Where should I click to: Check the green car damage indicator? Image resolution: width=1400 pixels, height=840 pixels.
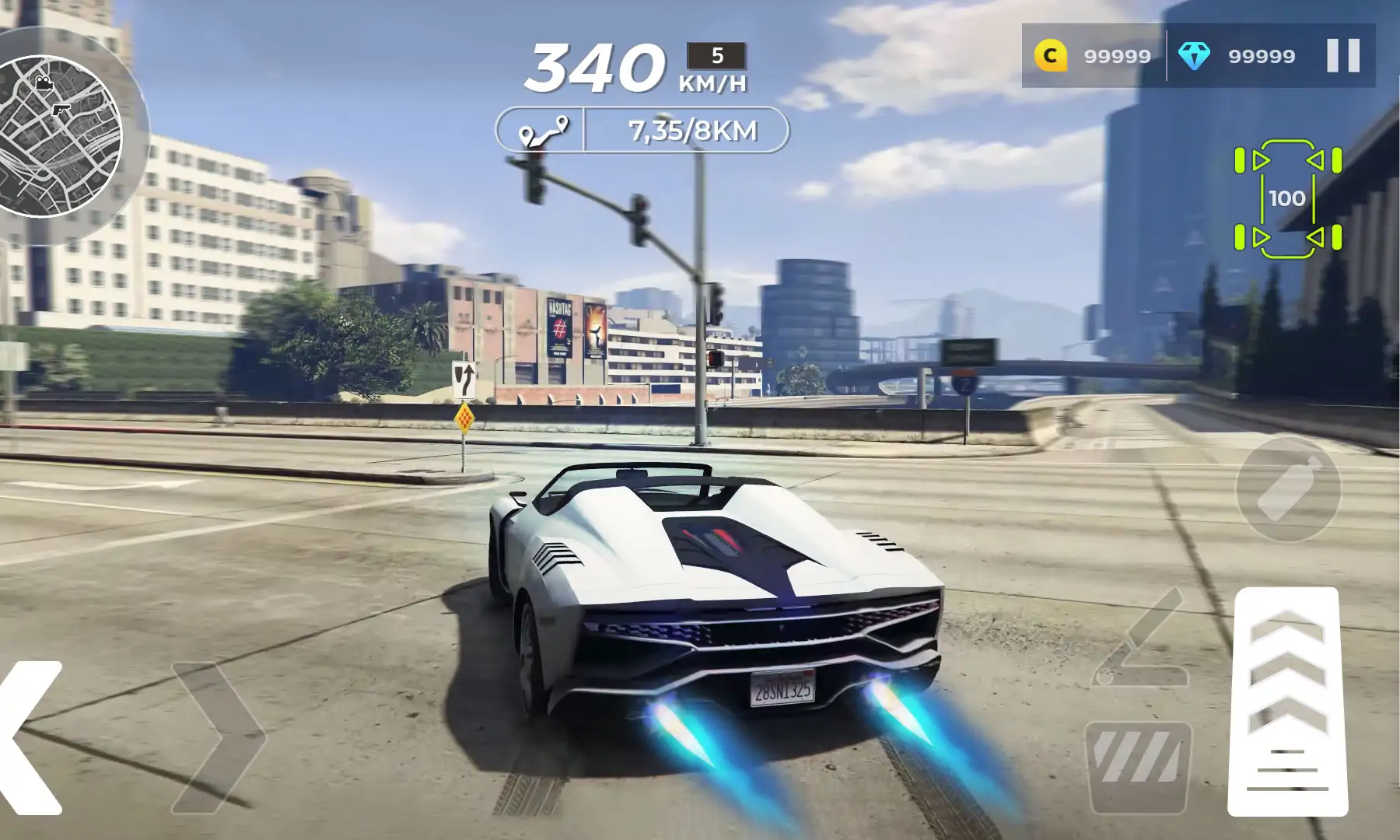tap(1288, 199)
